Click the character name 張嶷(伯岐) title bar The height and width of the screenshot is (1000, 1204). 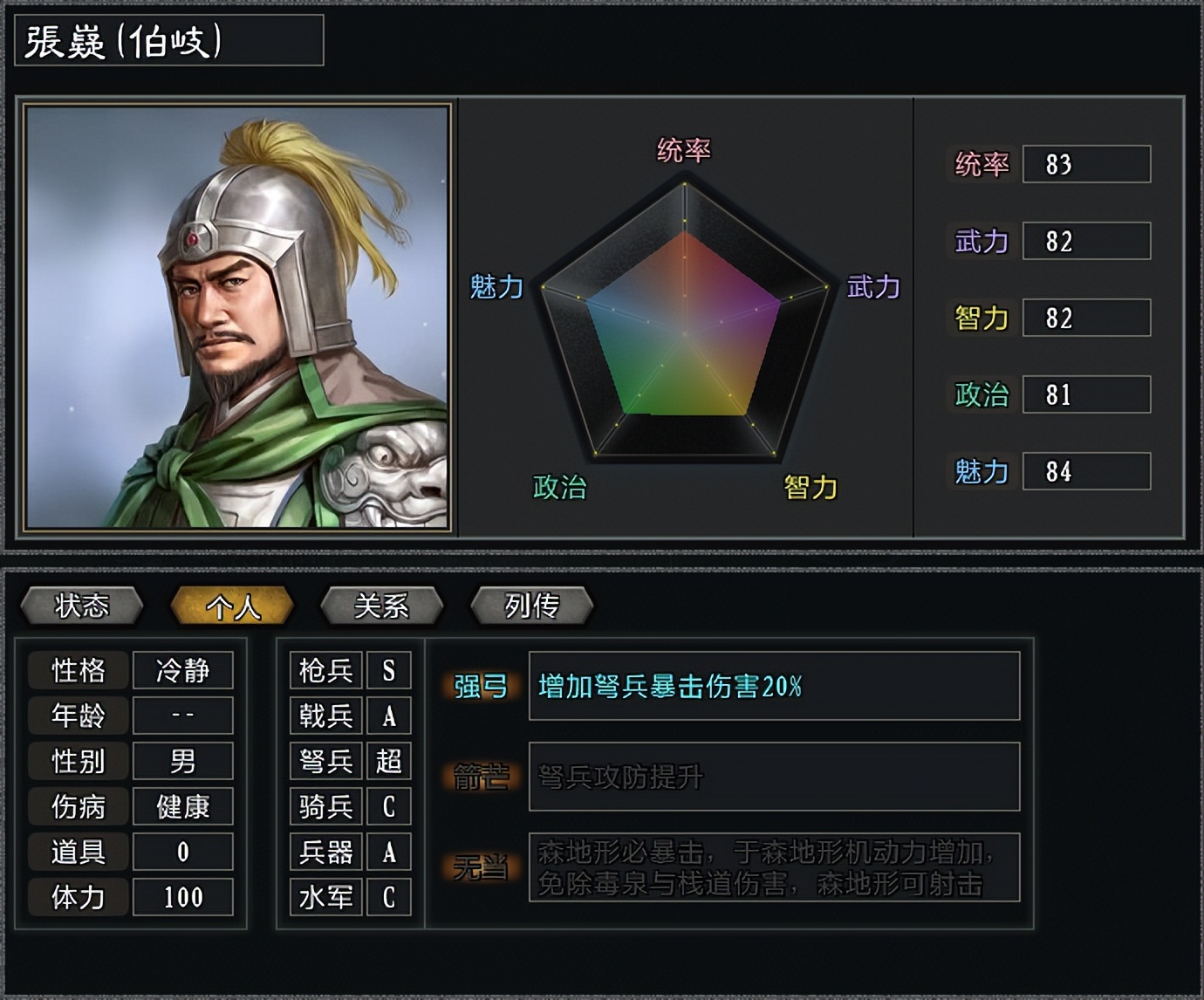tap(166, 40)
